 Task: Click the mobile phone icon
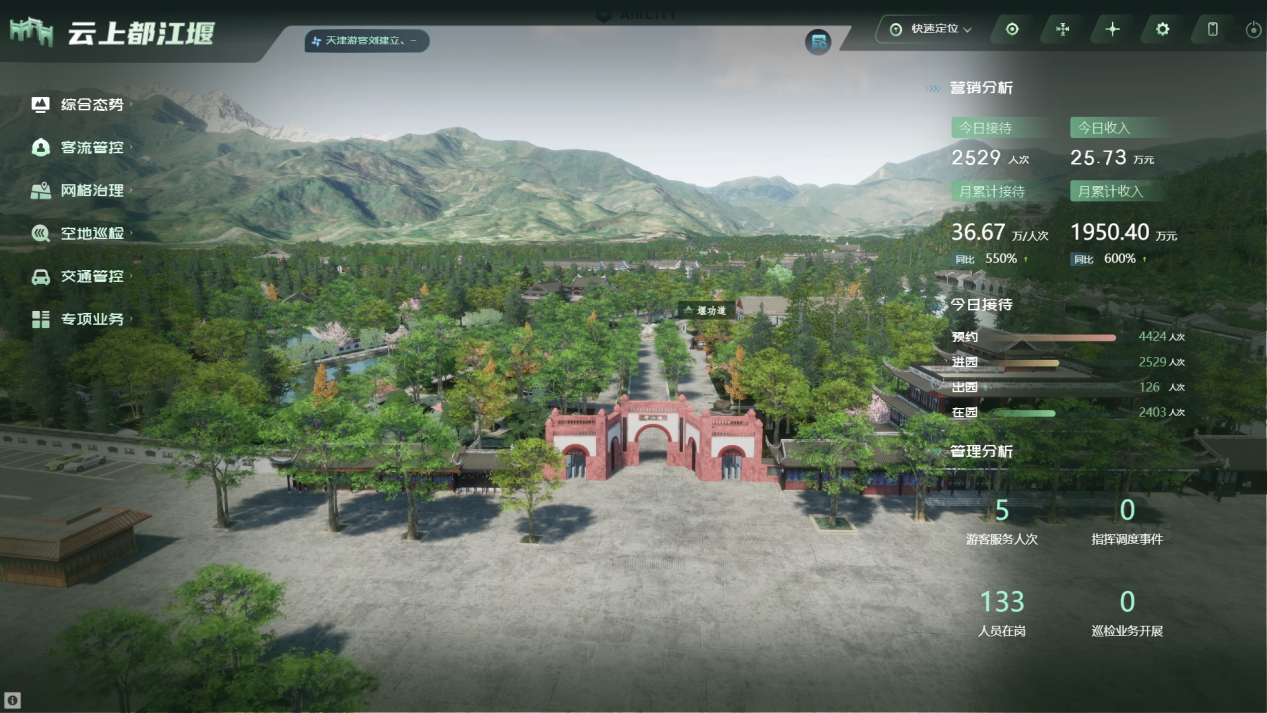(1212, 29)
